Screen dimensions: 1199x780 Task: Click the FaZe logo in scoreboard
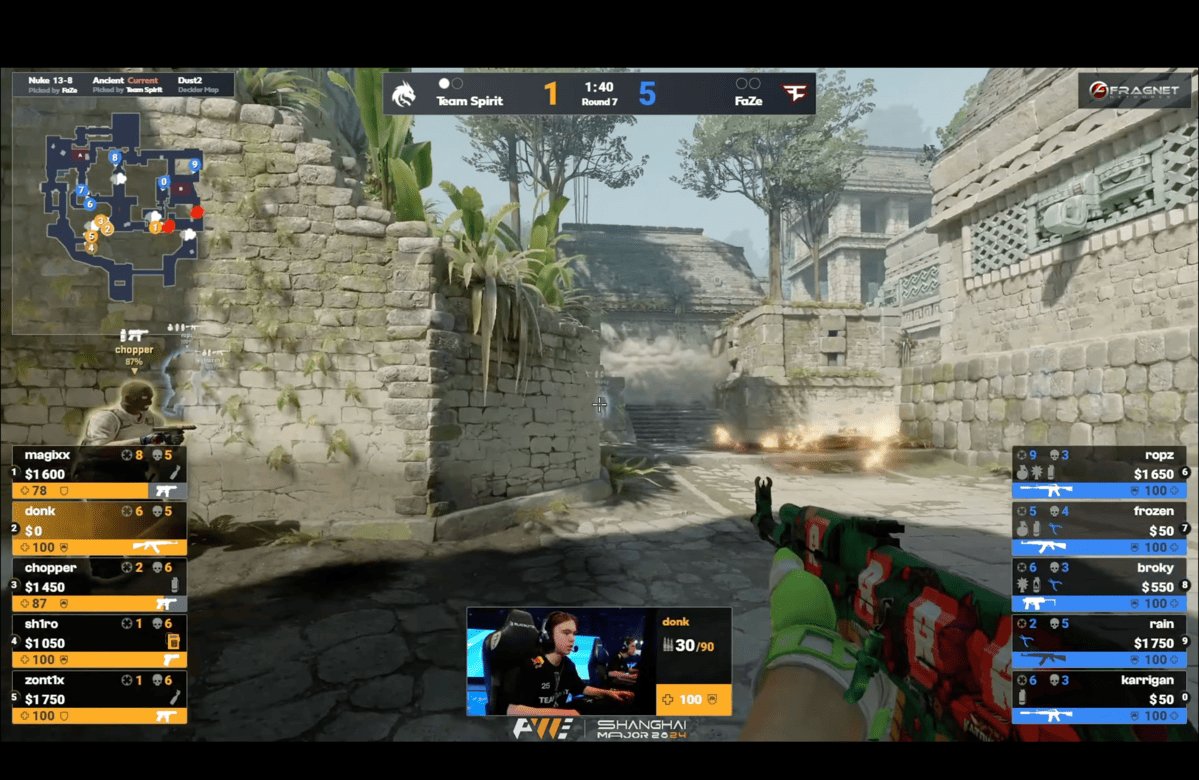pyautogui.click(x=795, y=93)
